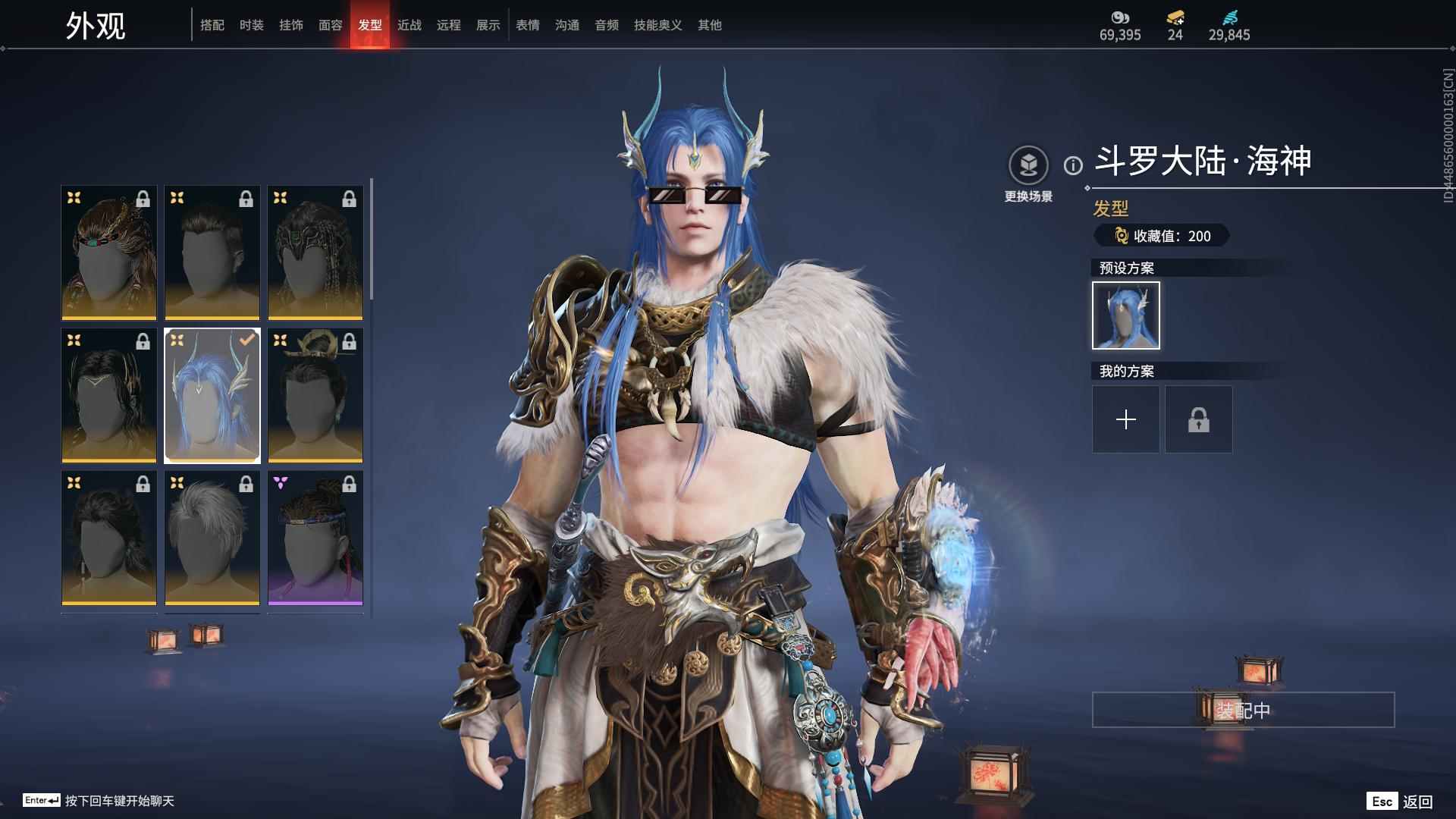This screenshot has width=1456, height=819.
Task: Show the 展示 tab
Action: tap(488, 25)
